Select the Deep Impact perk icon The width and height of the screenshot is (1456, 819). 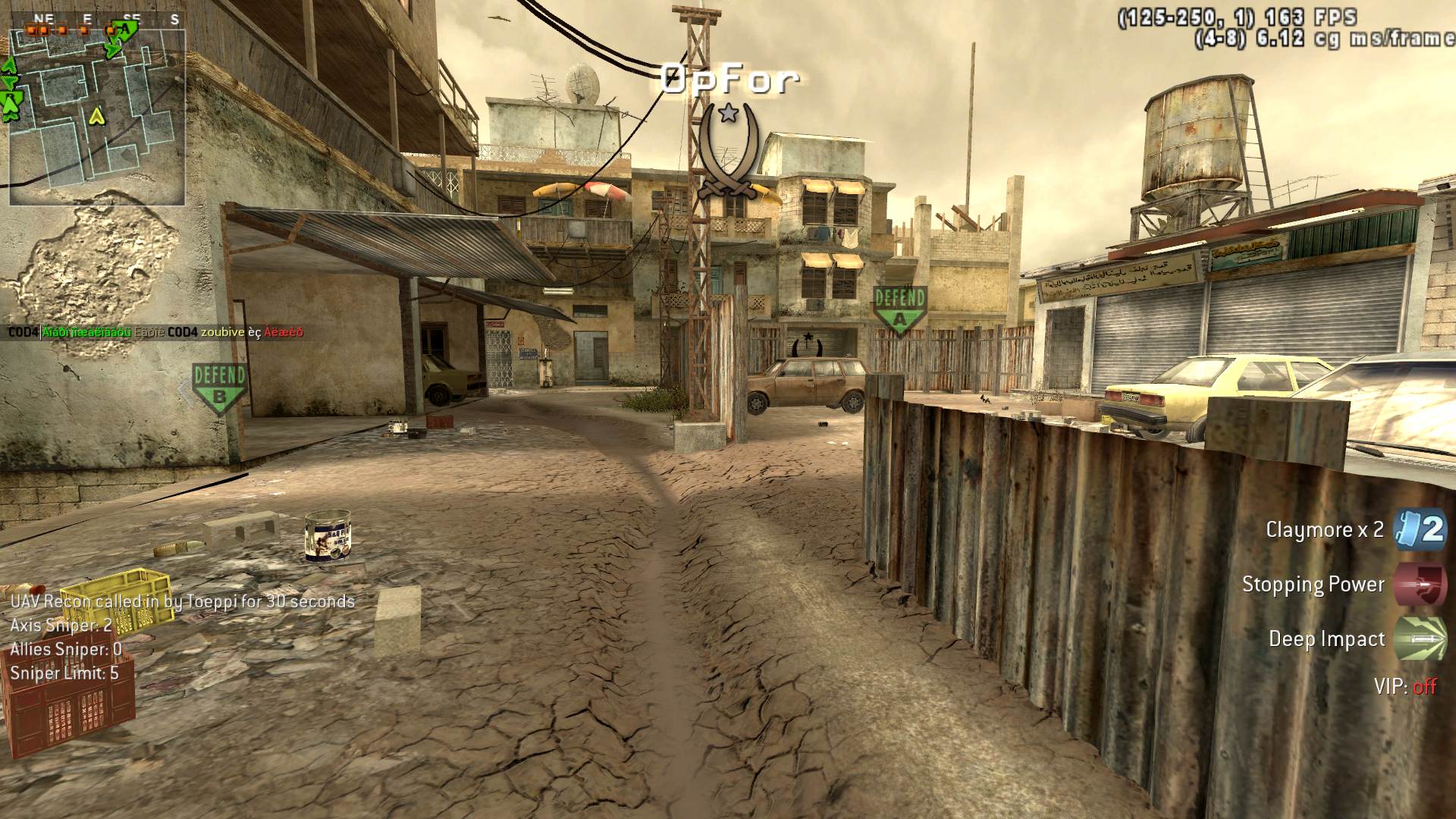click(1420, 639)
